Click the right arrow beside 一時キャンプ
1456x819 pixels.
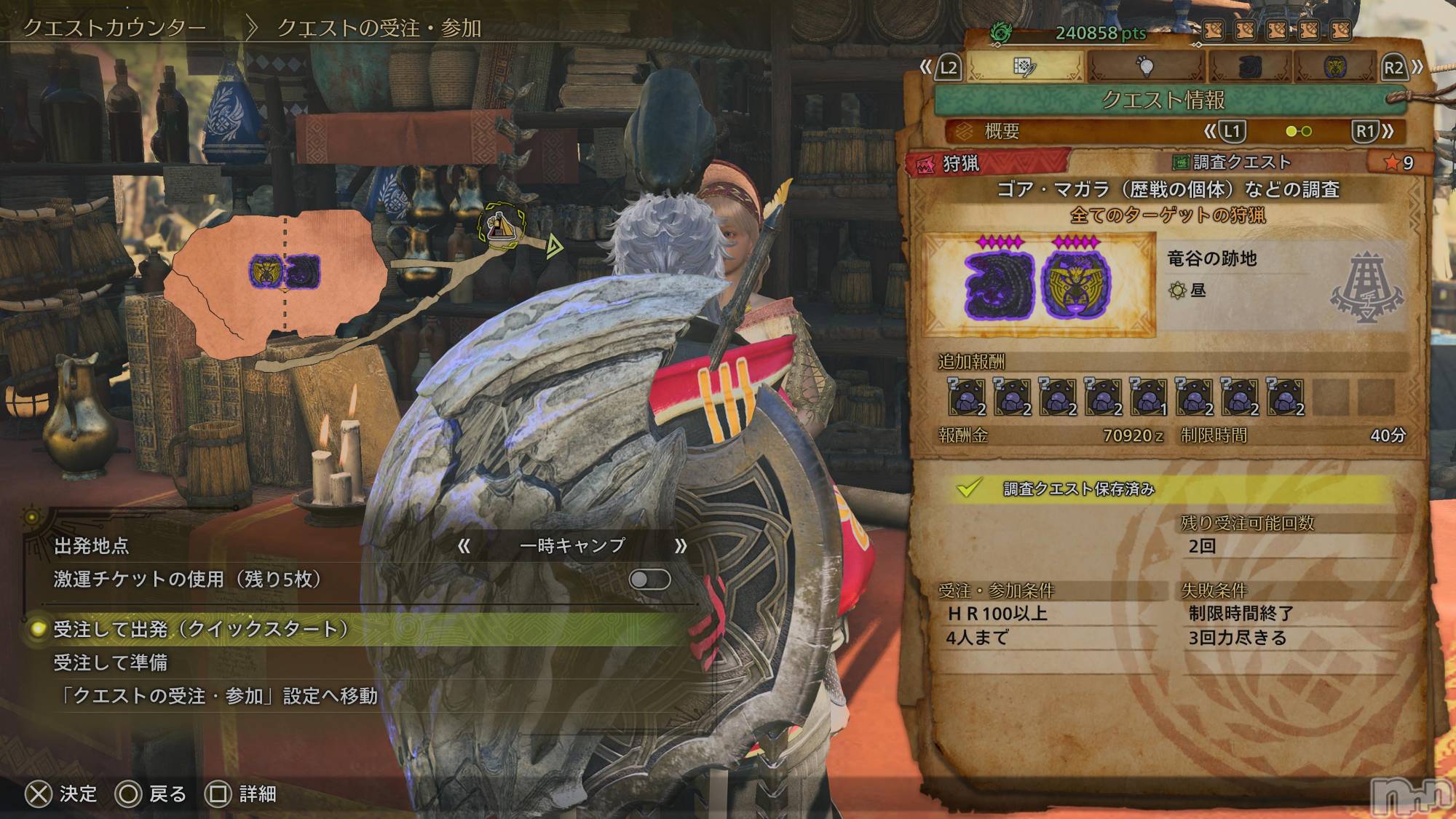click(681, 546)
